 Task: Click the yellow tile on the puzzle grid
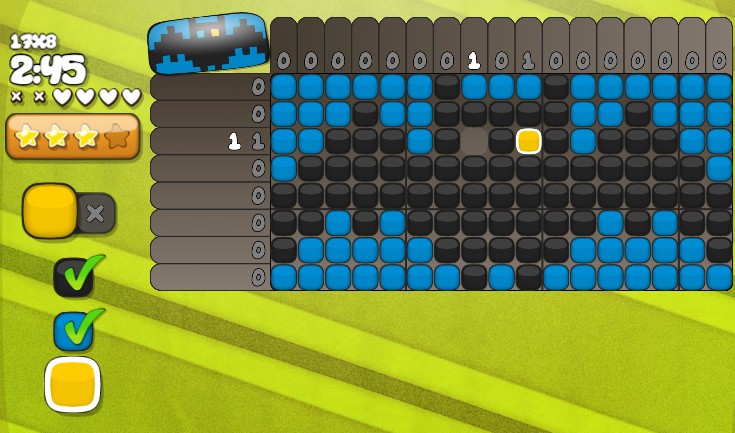[x=529, y=141]
